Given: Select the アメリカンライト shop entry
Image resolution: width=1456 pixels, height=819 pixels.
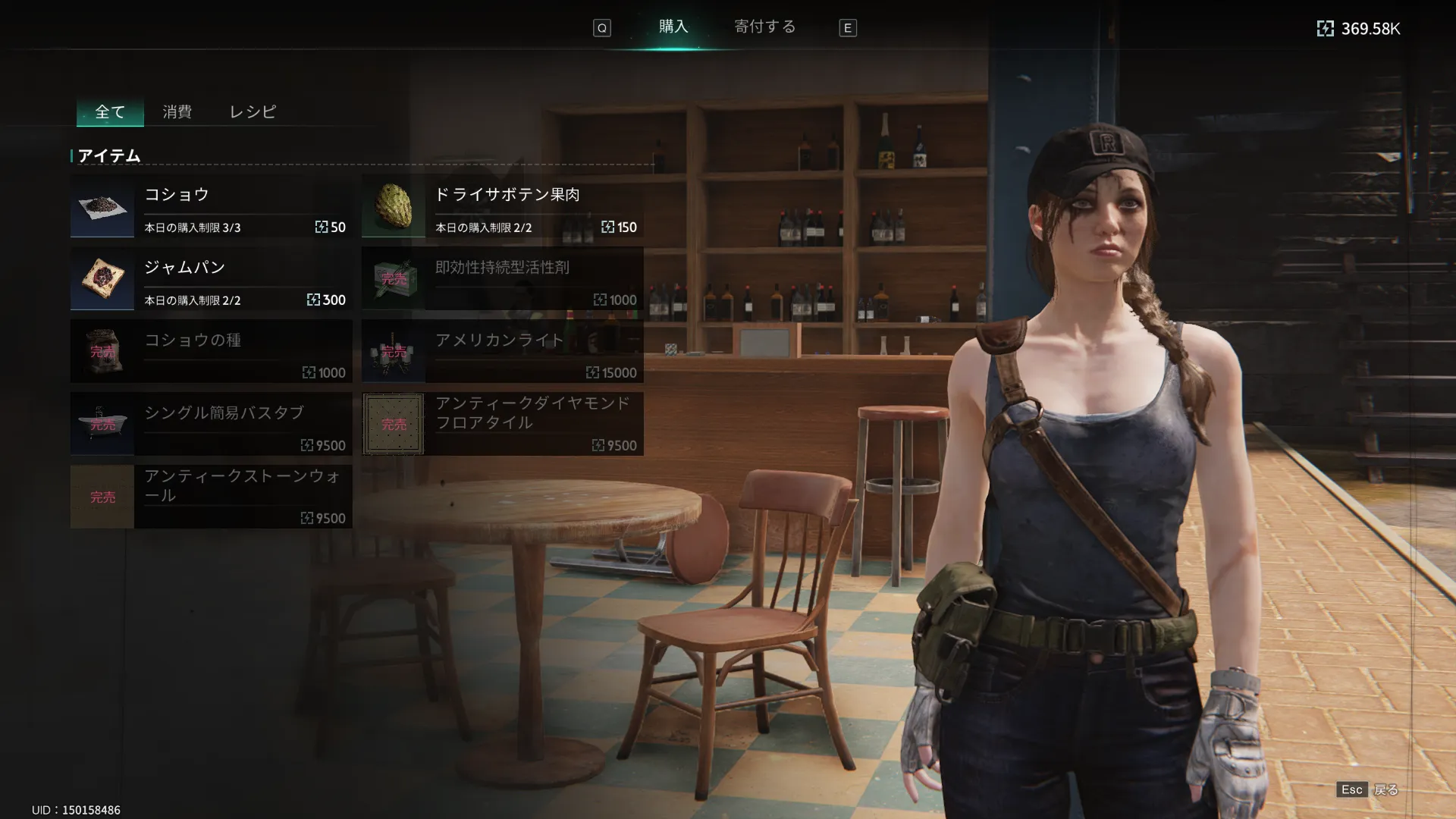Looking at the screenshot, I should click(x=502, y=352).
